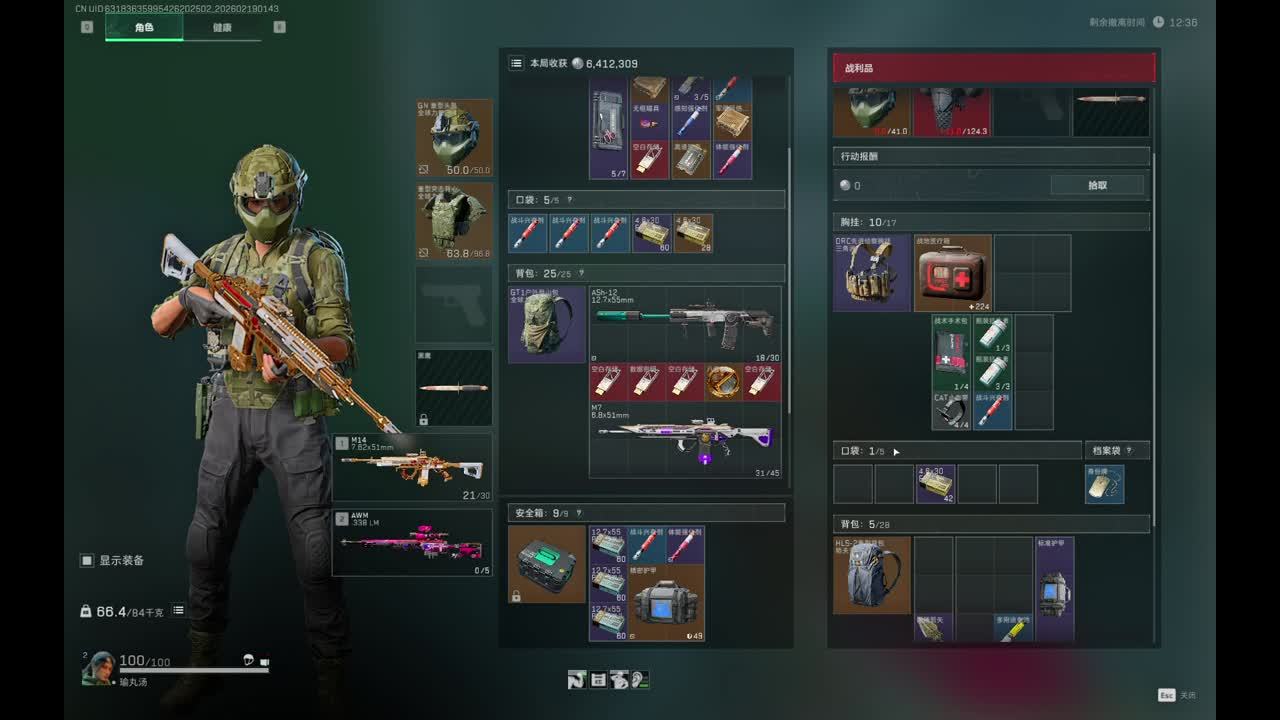Click the green safe box icon
The width and height of the screenshot is (1280, 720).
pos(547,563)
